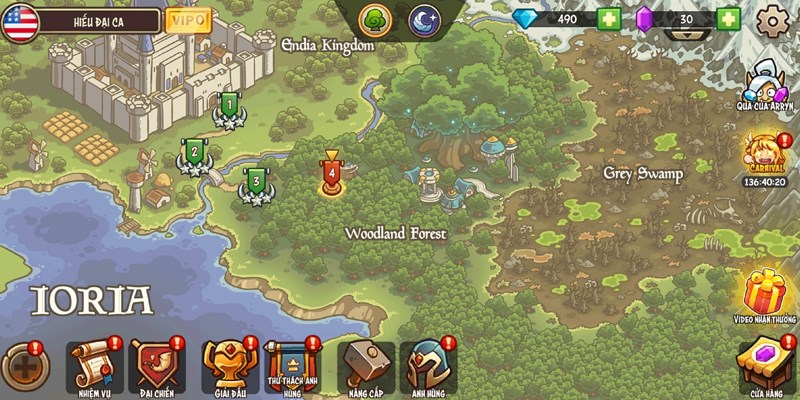Image resolution: width=800 pixels, height=400 pixels.
Task: Click the round plus button
Action: (x=25, y=366)
